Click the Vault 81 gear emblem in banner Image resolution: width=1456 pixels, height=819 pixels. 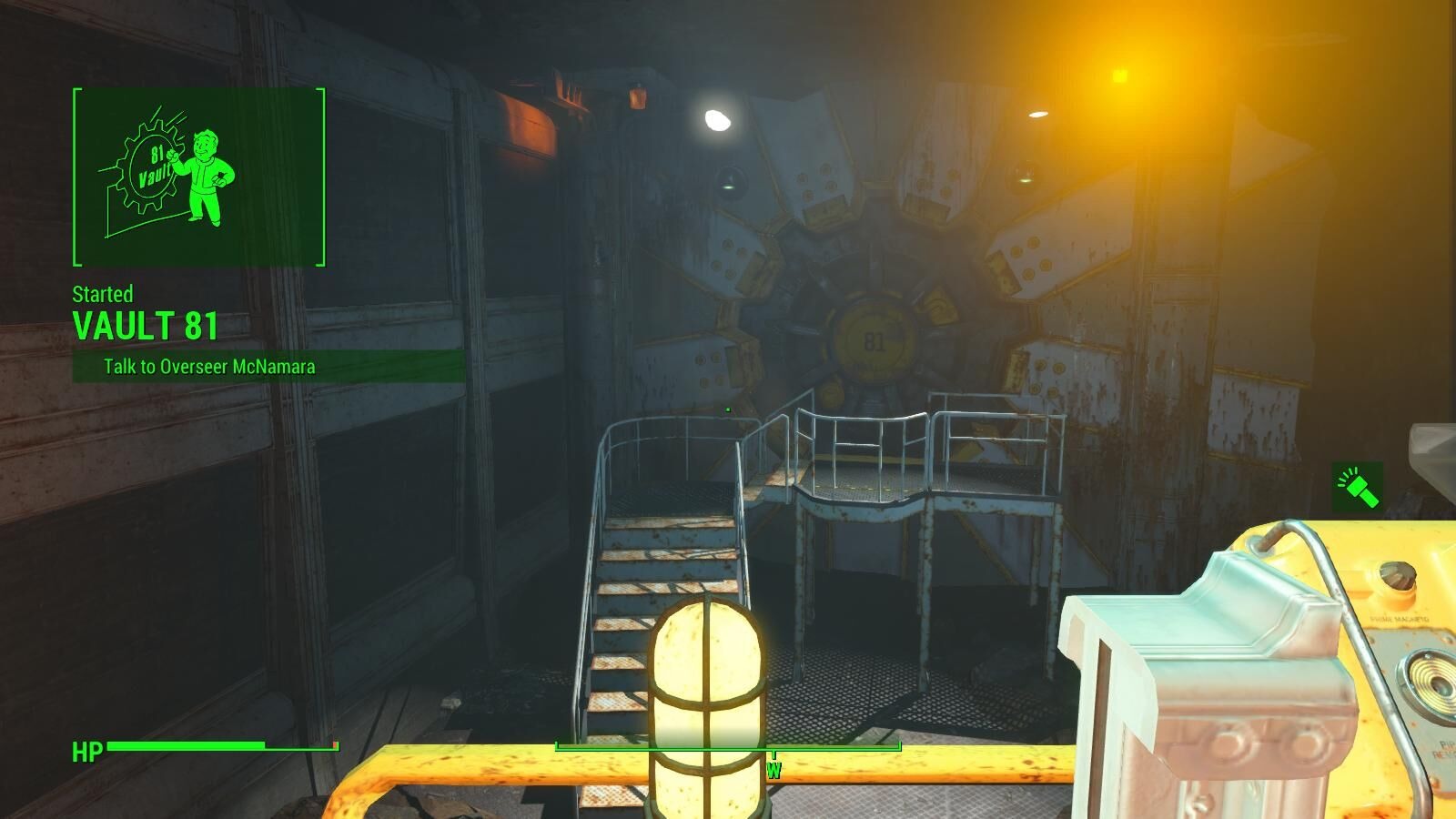tap(151, 164)
